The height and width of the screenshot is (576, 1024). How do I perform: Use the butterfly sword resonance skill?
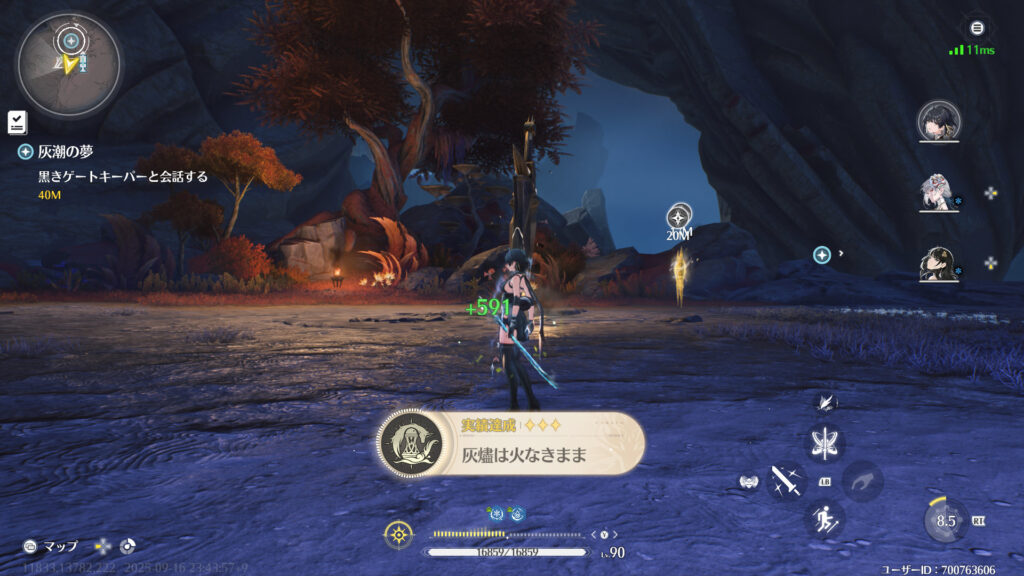[827, 443]
